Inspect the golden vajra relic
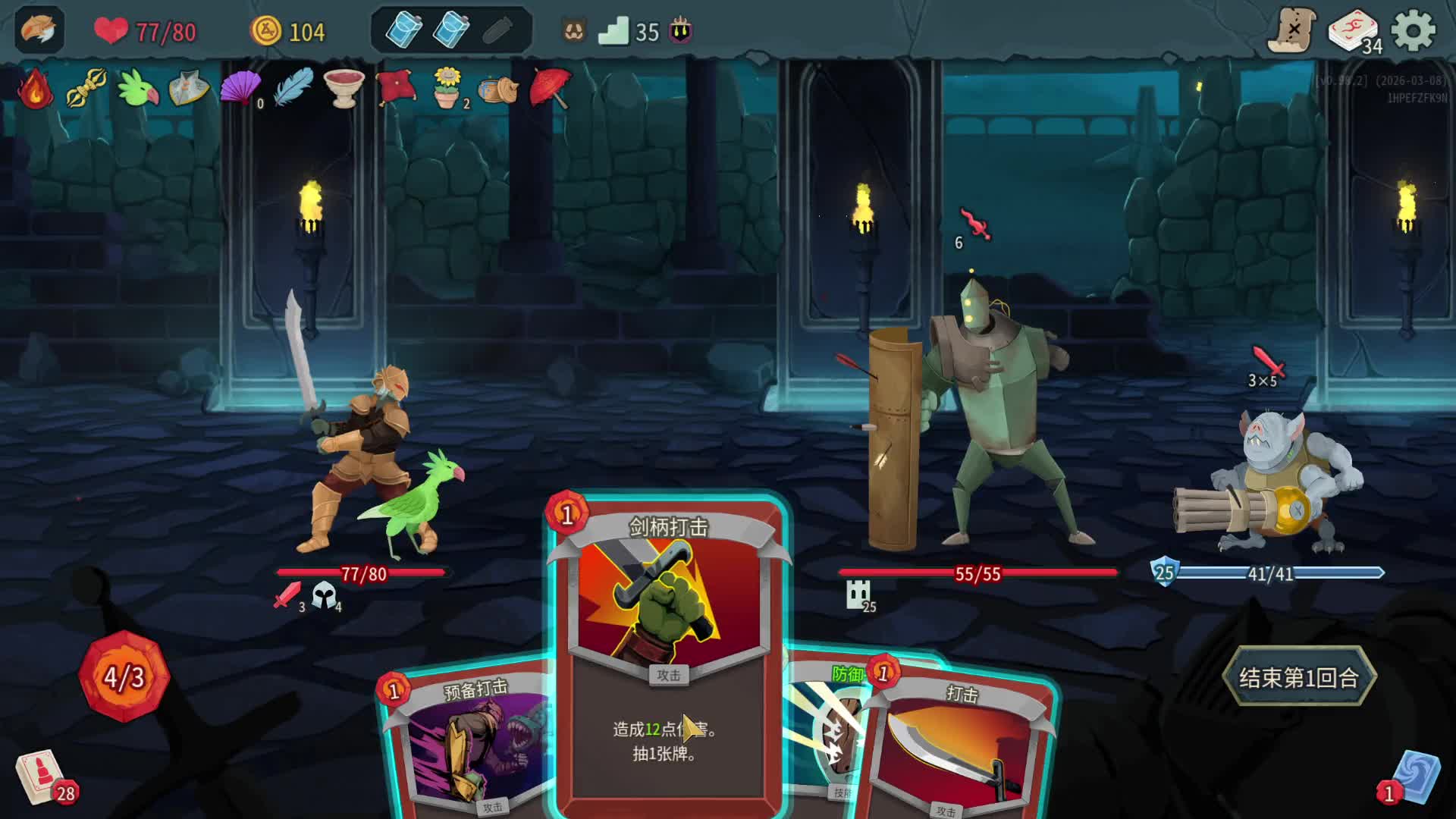Image resolution: width=1456 pixels, height=819 pixels. (86, 88)
